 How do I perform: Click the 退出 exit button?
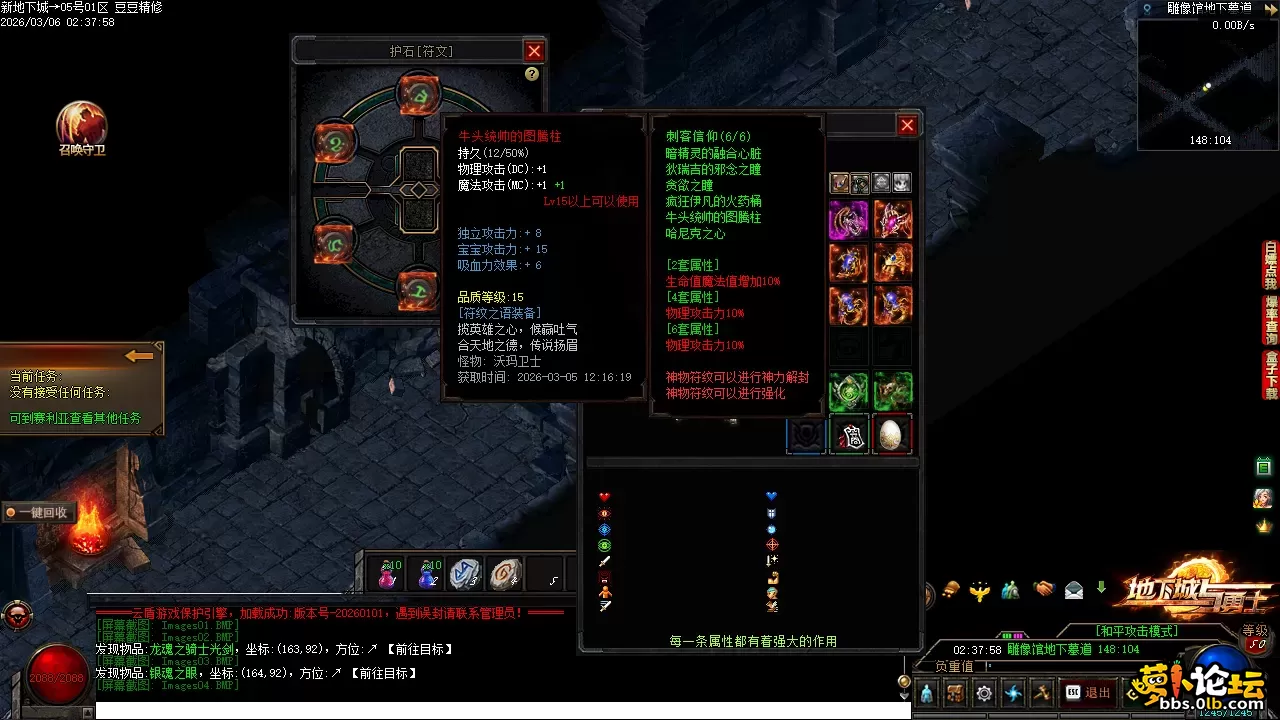pos(1088,692)
